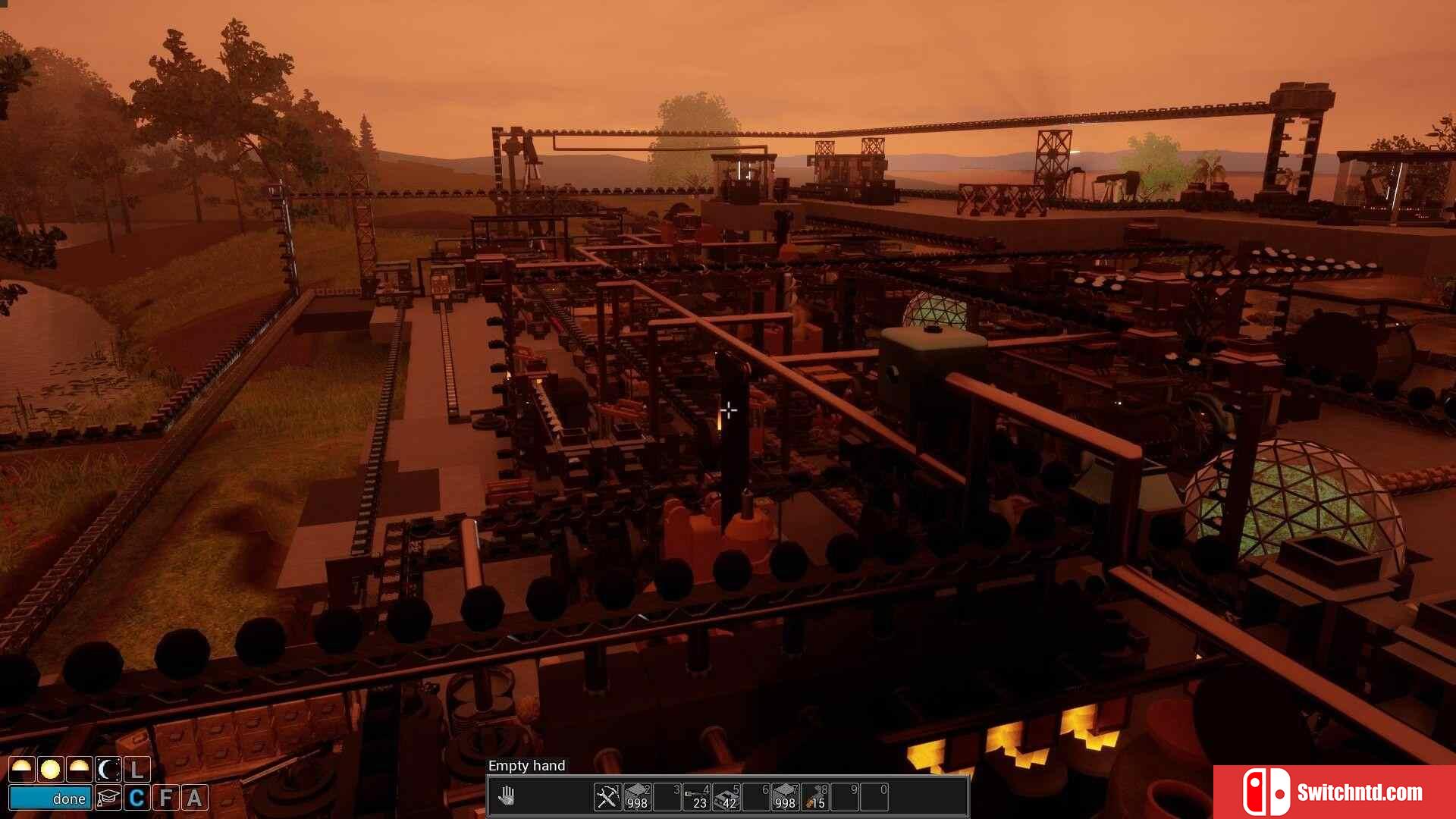Select the slot 8 item stack of 15
Viewport: 1456px width, 819px height.
[x=815, y=796]
